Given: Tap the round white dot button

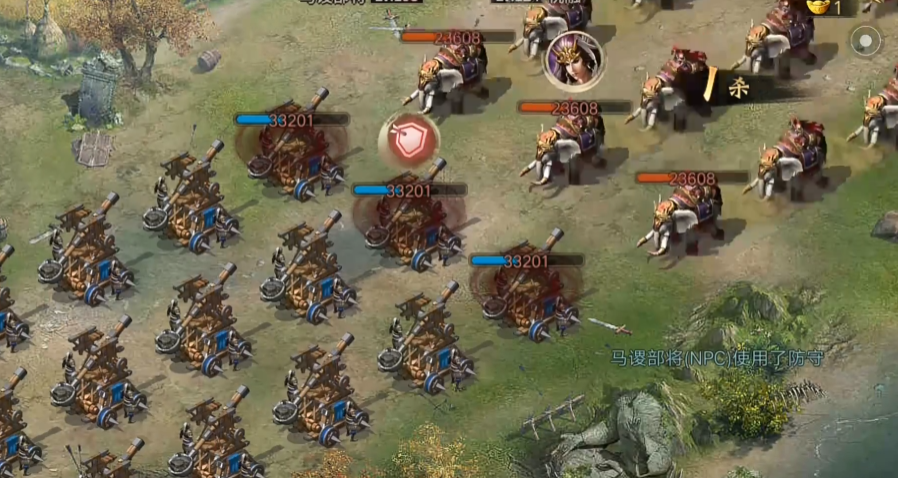Looking at the screenshot, I should [x=866, y=42].
